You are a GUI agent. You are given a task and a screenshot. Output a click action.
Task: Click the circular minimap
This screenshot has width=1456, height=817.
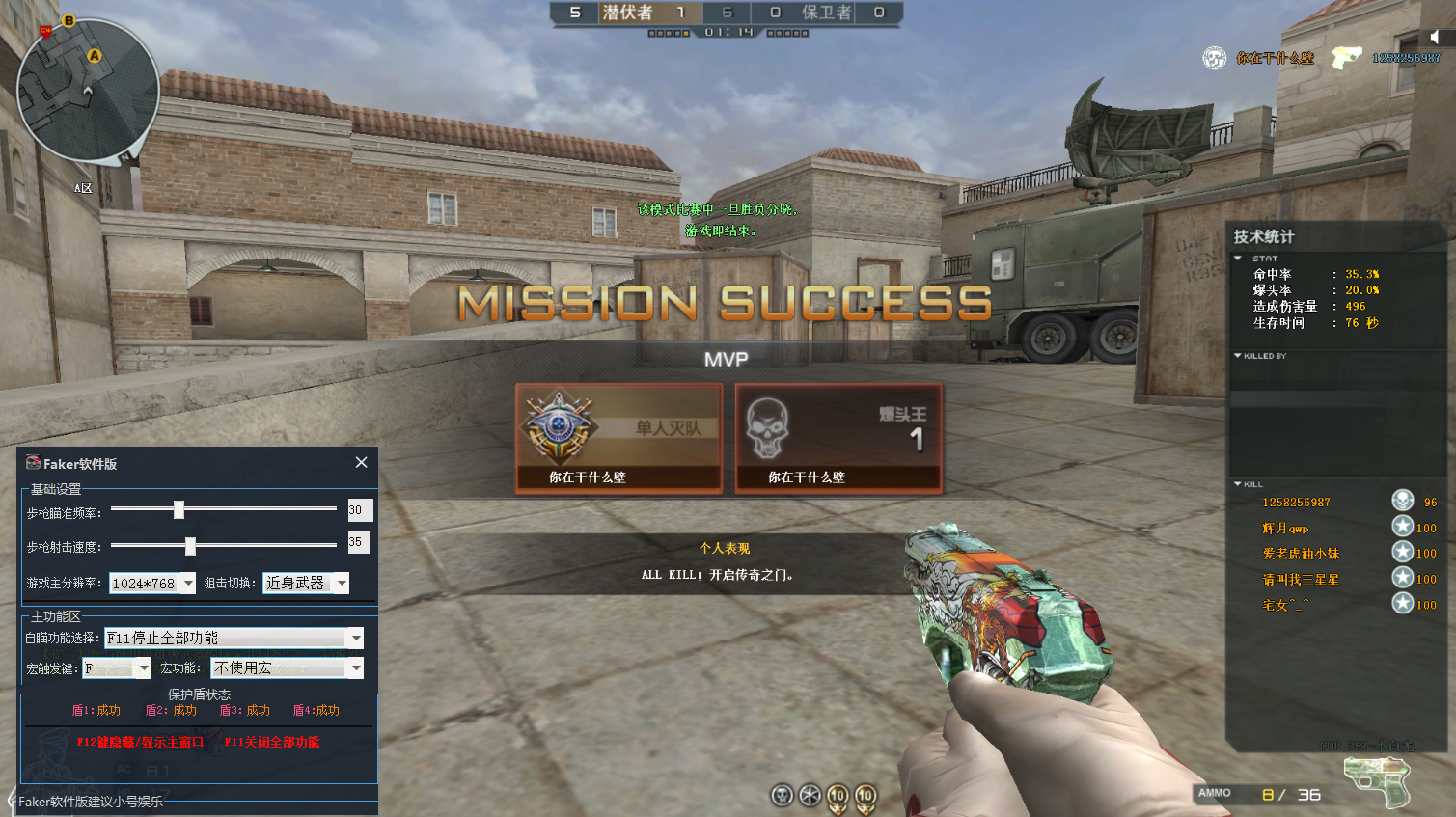[x=88, y=91]
